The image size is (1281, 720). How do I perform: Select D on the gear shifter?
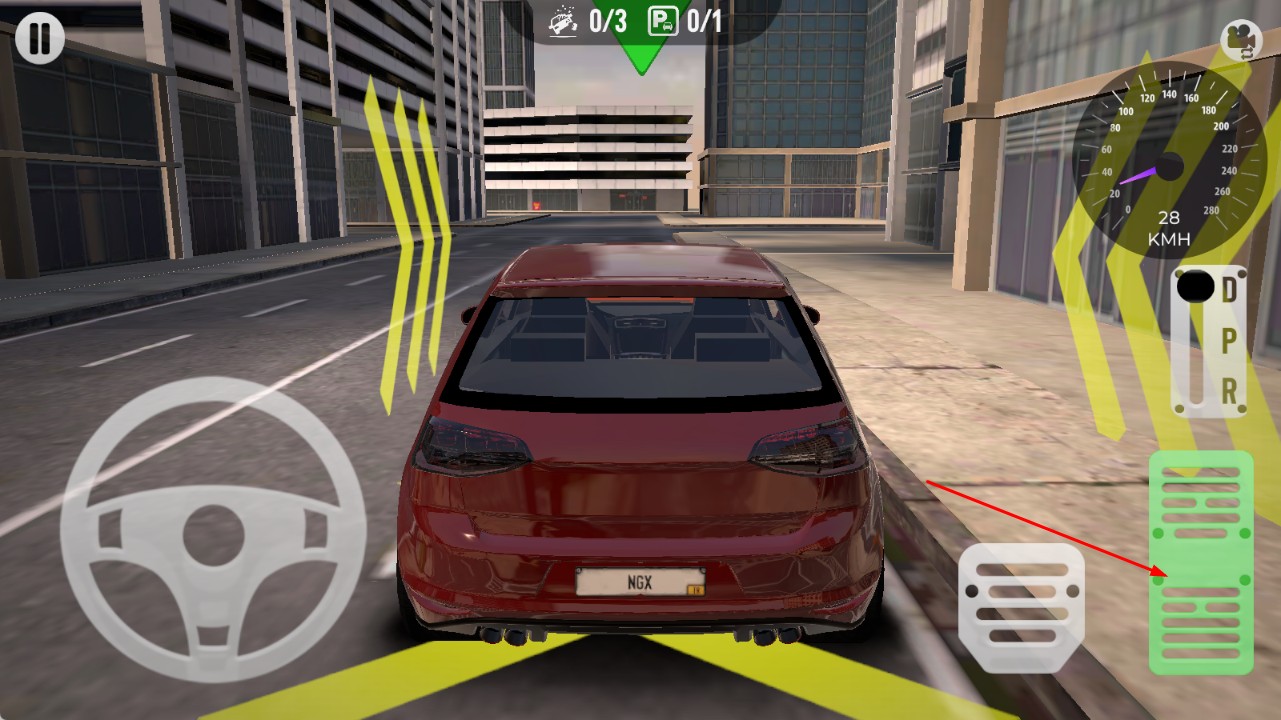pos(1229,291)
